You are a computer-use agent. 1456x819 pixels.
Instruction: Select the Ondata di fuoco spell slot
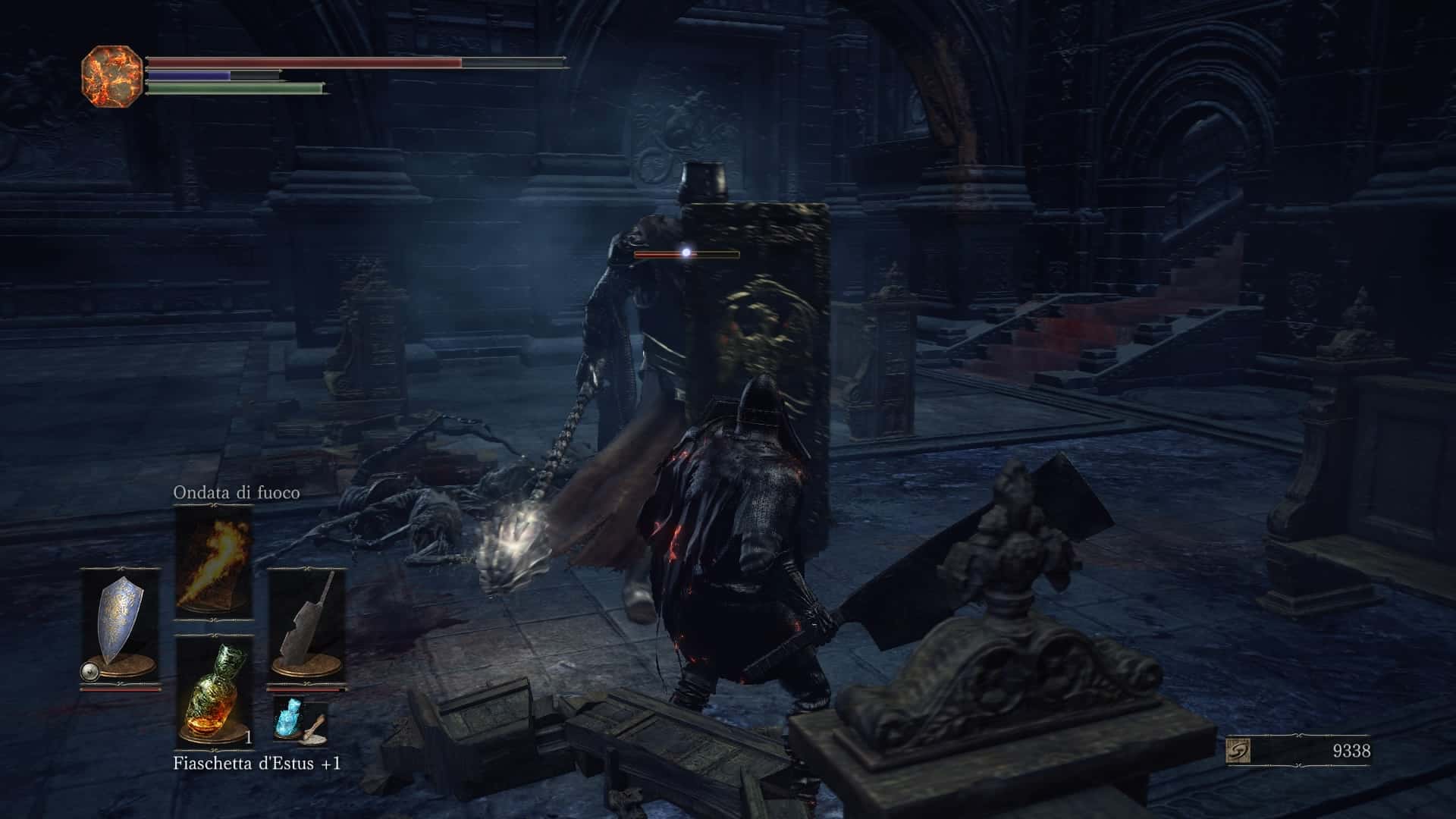[213, 562]
